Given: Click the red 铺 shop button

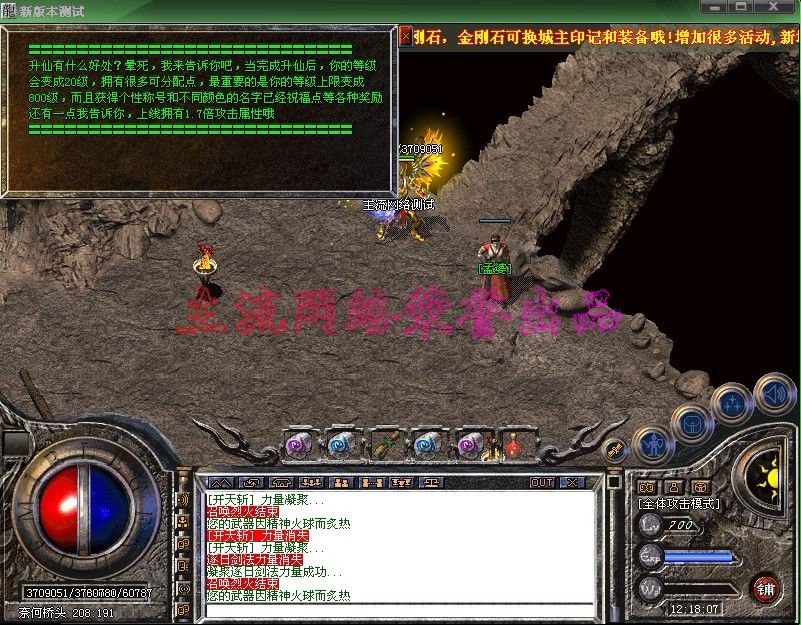Looking at the screenshot, I should [766, 585].
